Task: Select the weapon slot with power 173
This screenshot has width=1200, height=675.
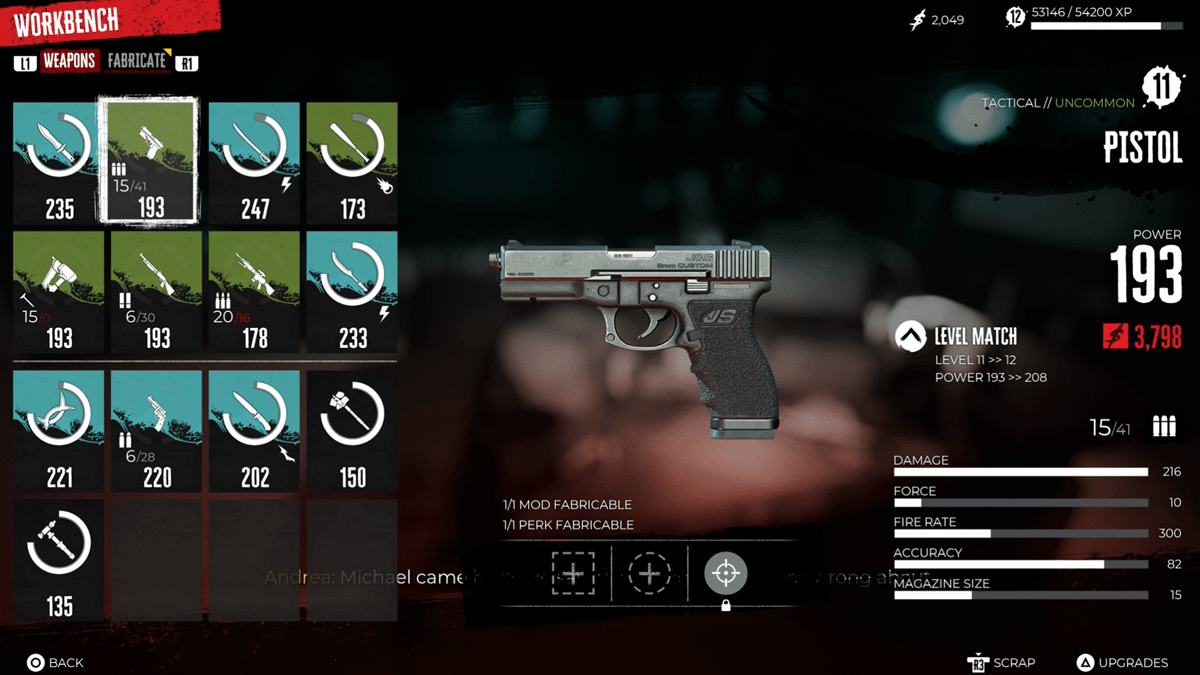Action: click(352, 163)
